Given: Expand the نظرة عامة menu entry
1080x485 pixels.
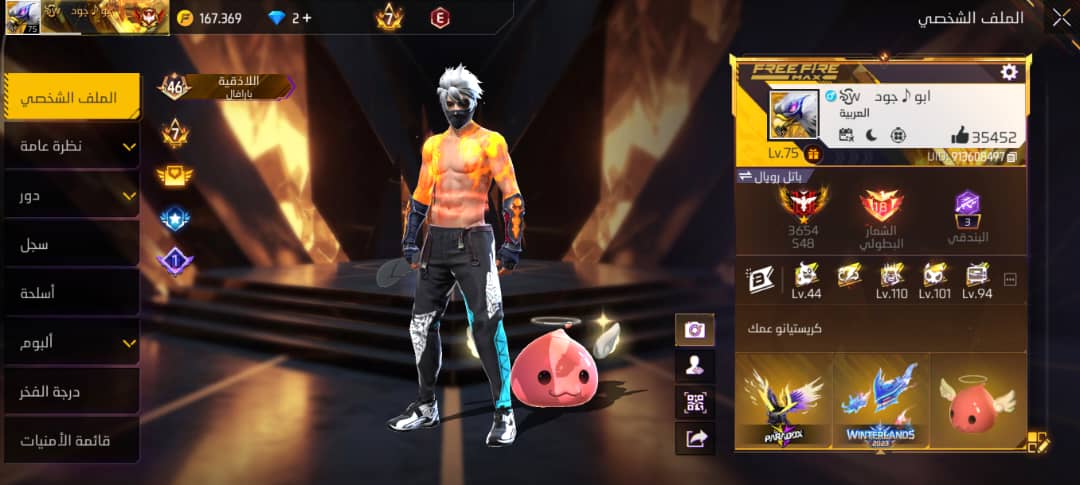Looking at the screenshot, I should 70,146.
